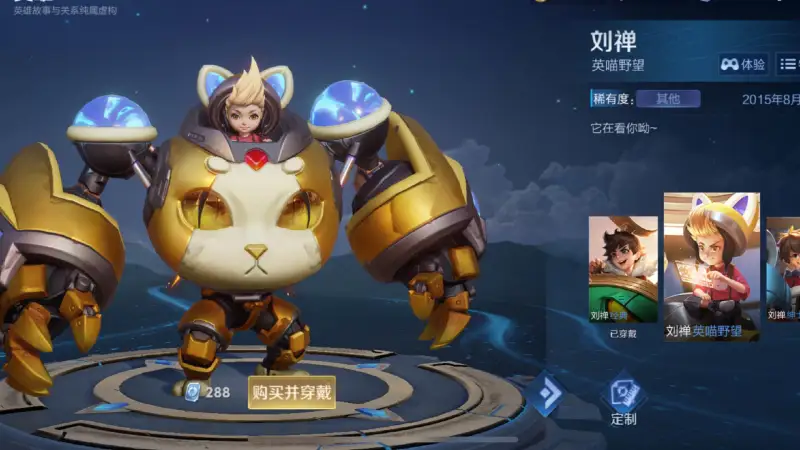Buy and equip skin with 购买并穿戴

(291, 392)
